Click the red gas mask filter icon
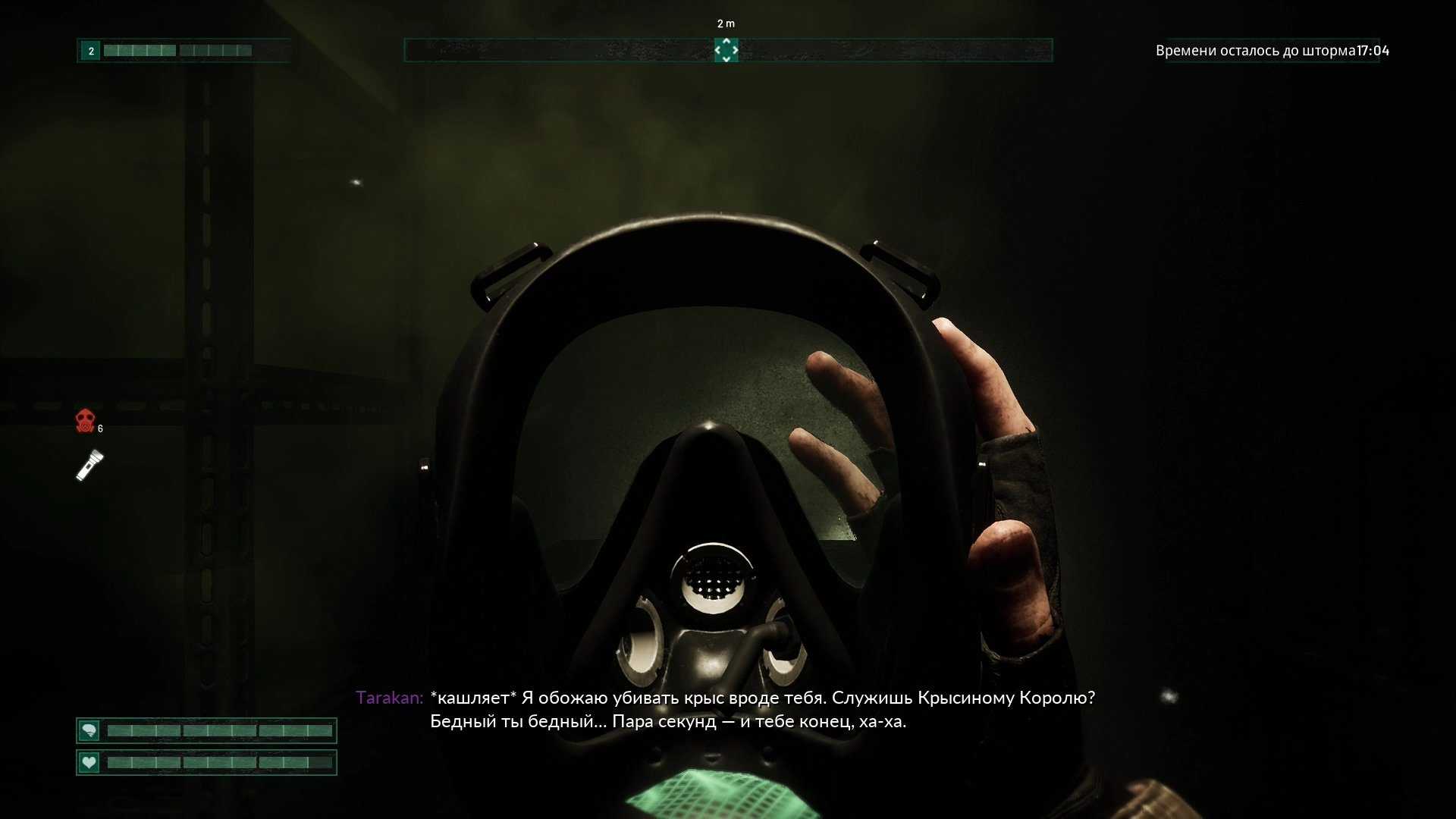 86,420
